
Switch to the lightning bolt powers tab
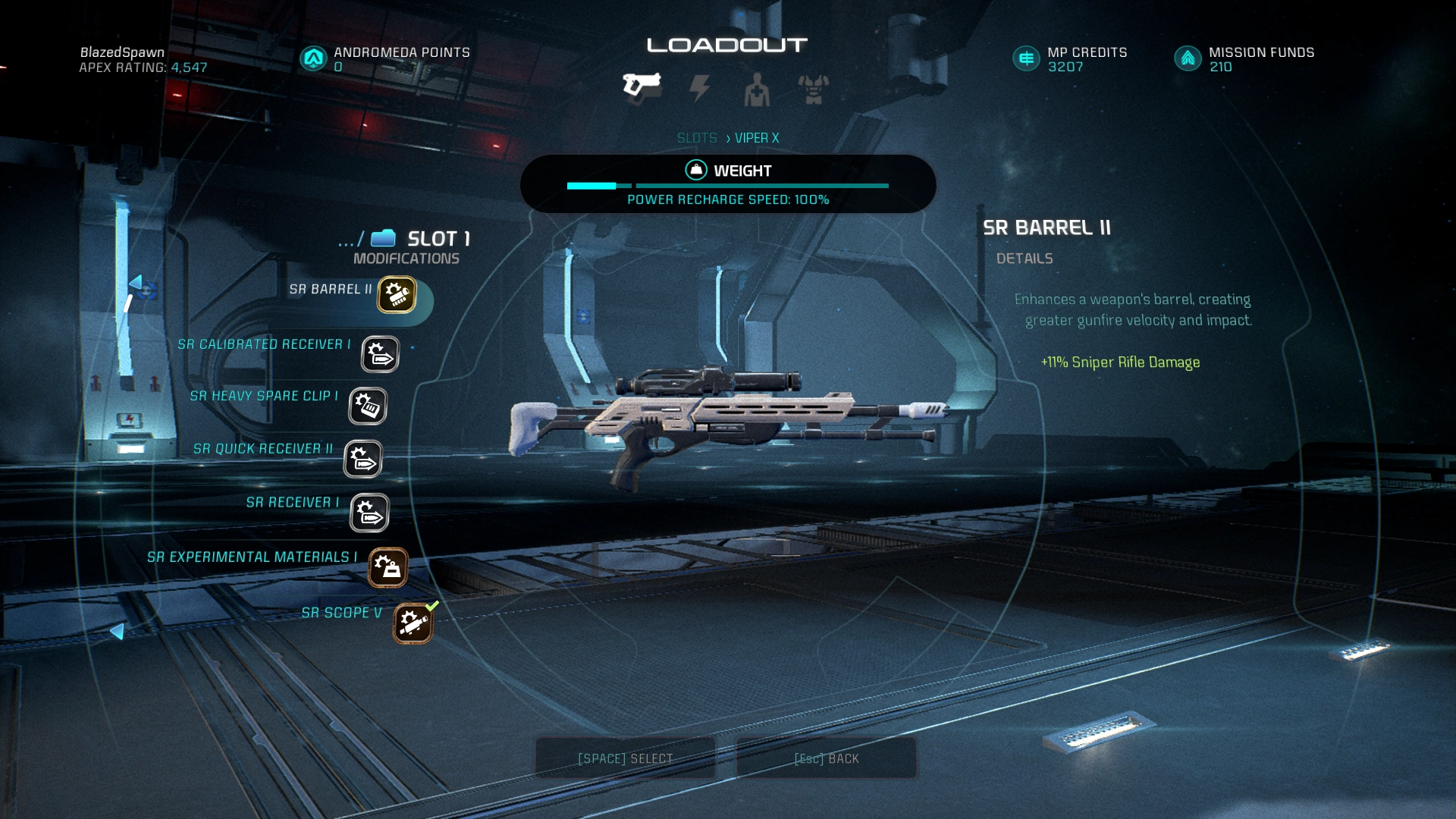click(699, 89)
